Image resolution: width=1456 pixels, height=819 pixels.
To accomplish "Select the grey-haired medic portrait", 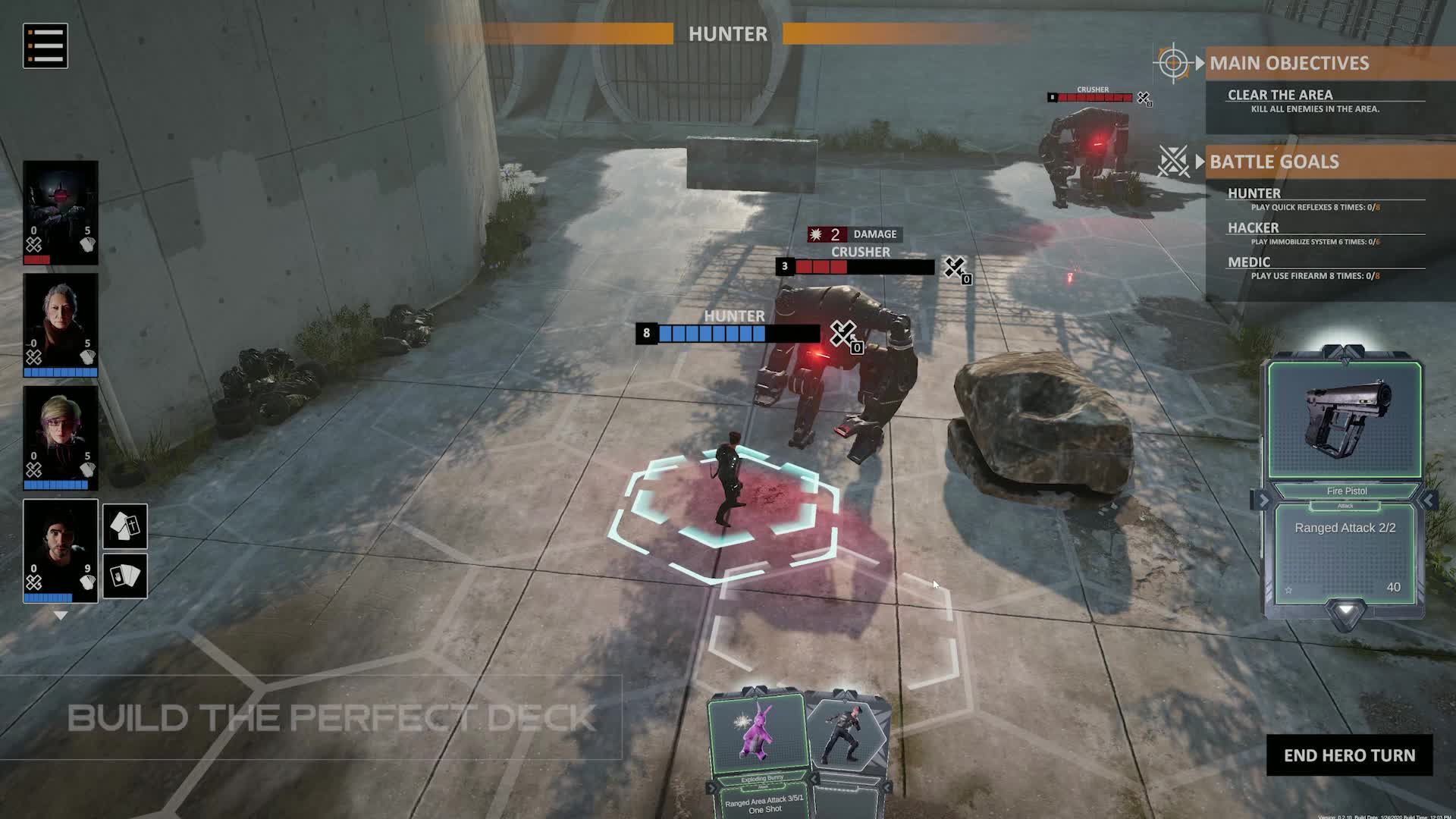I will click(x=61, y=325).
